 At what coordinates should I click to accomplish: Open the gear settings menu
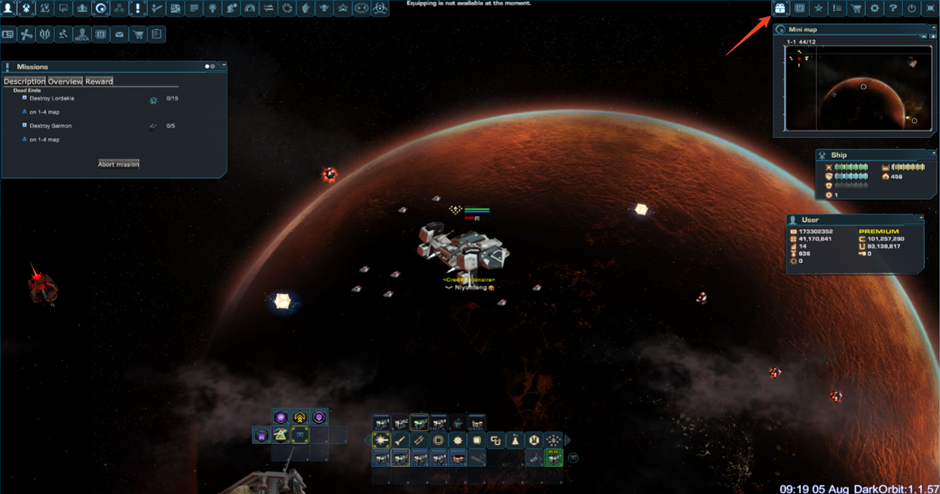875,8
